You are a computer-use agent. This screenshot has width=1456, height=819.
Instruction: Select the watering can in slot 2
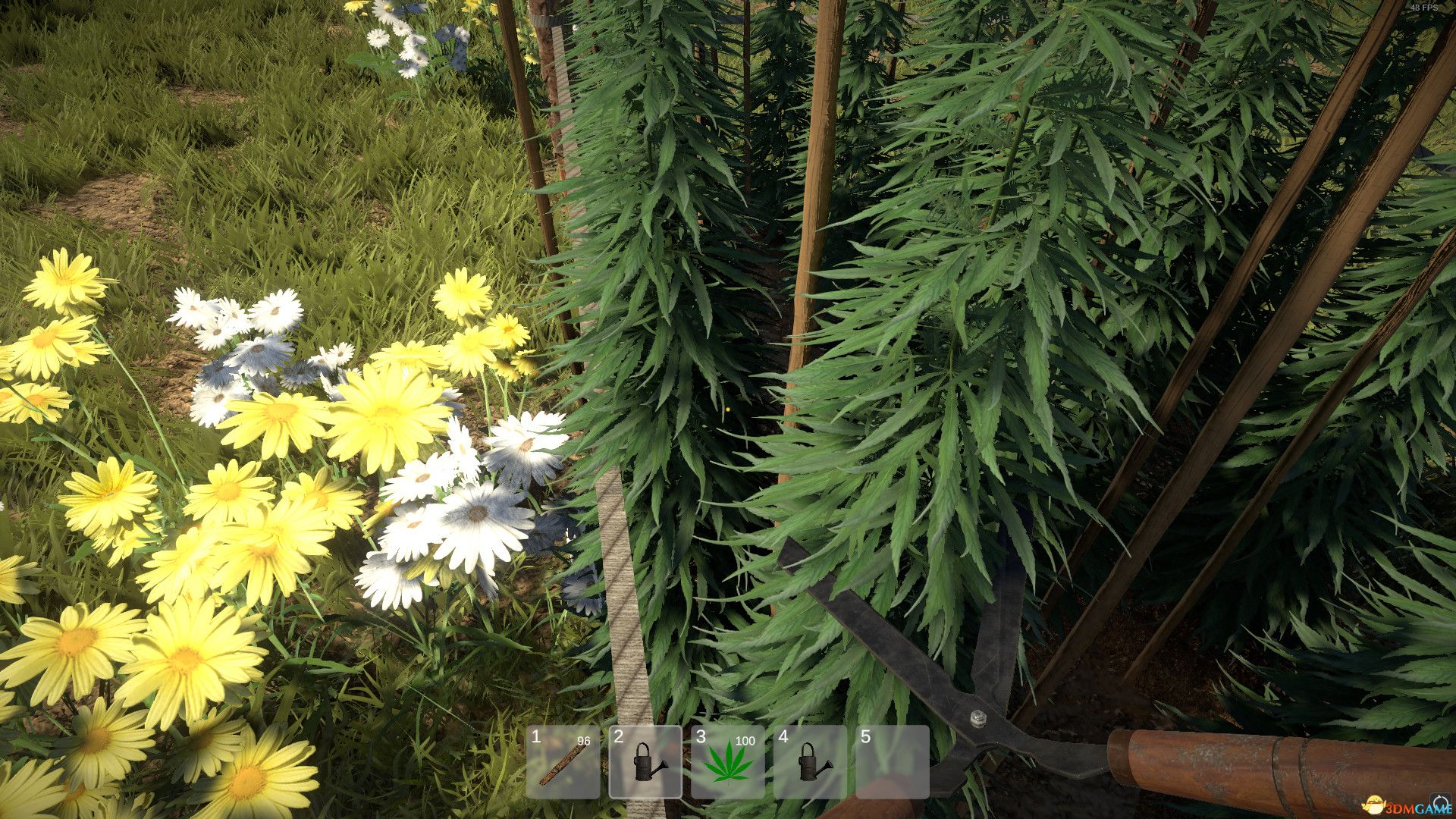pyautogui.click(x=645, y=762)
